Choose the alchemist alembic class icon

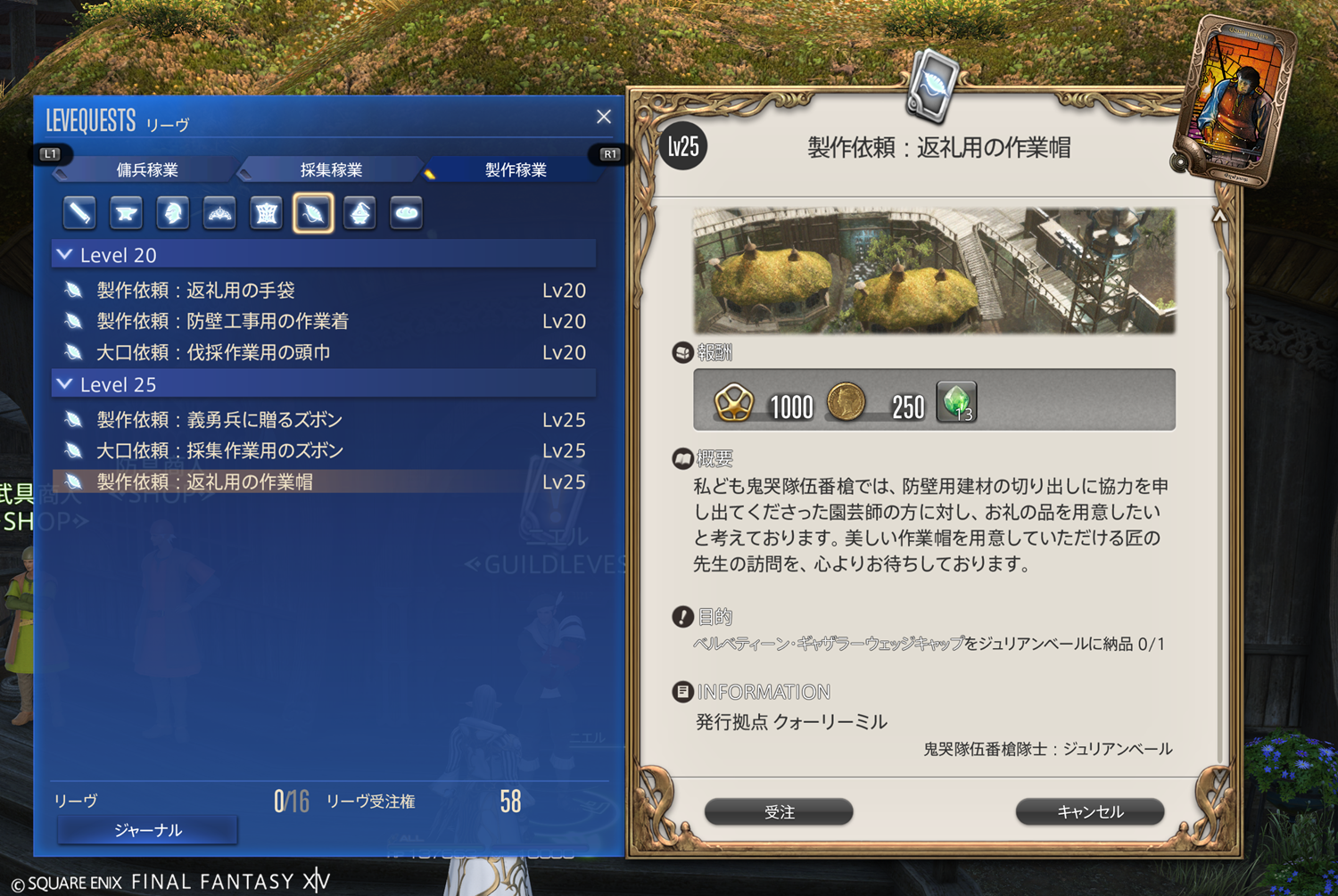pyautogui.click(x=359, y=213)
